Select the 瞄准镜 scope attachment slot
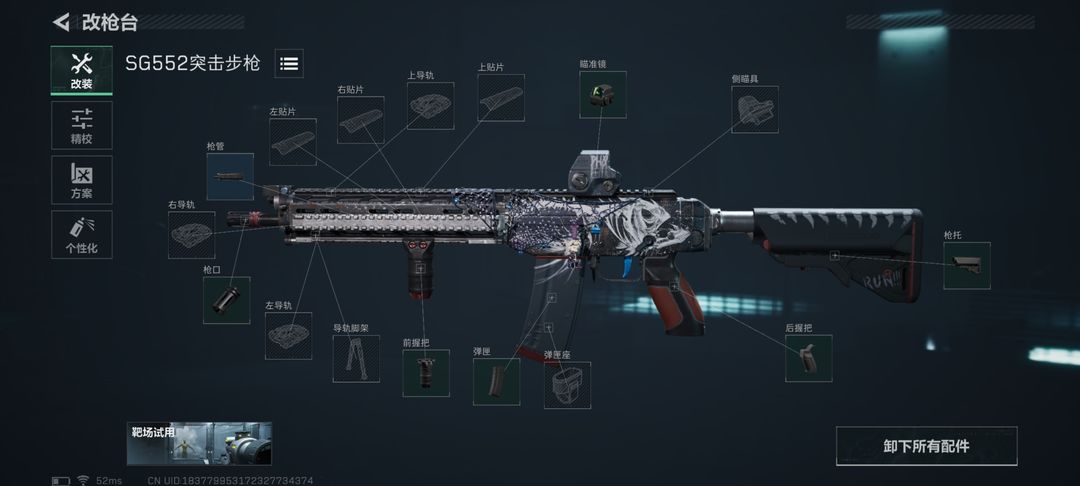1080x486 pixels. tap(603, 95)
